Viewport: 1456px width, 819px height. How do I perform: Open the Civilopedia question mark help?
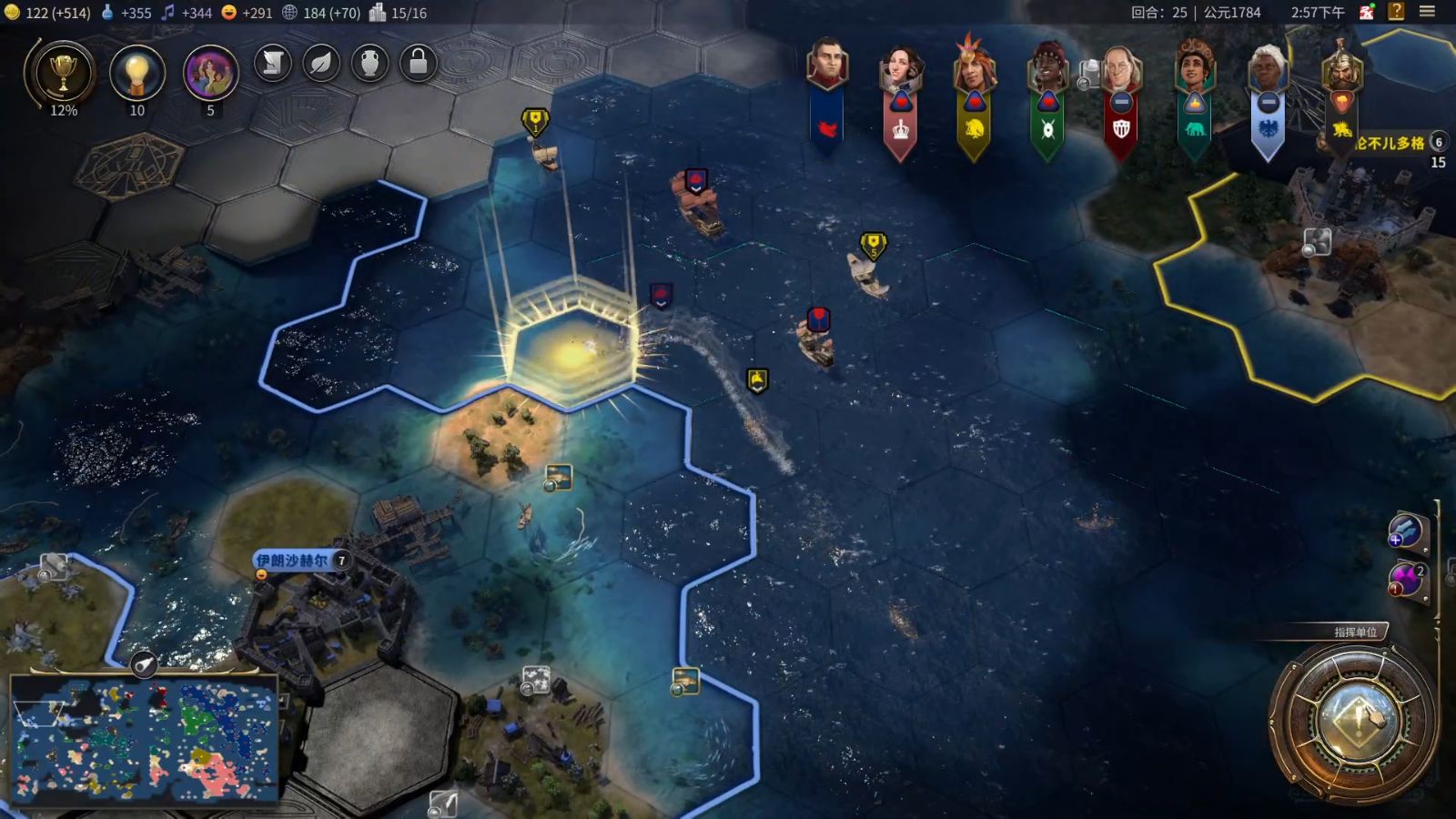pyautogui.click(x=1396, y=12)
